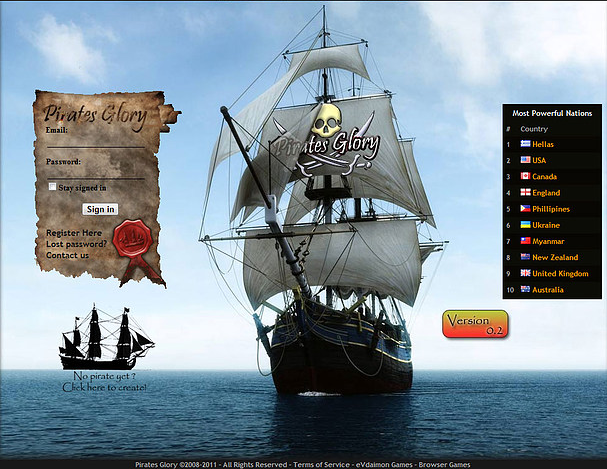This screenshot has width=607, height=469.
Task: Focus the Password input field
Action: coord(95,172)
